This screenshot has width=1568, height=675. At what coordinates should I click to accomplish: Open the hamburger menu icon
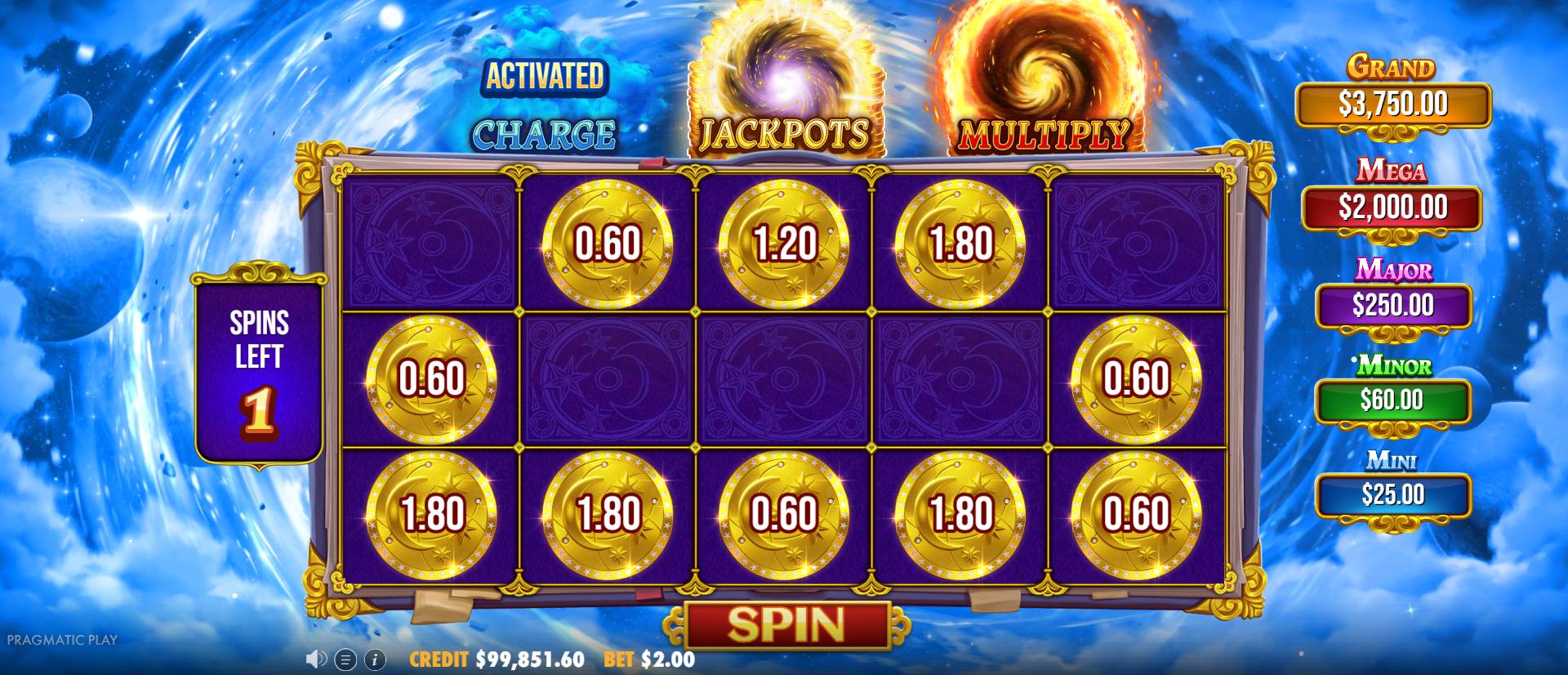click(x=345, y=659)
